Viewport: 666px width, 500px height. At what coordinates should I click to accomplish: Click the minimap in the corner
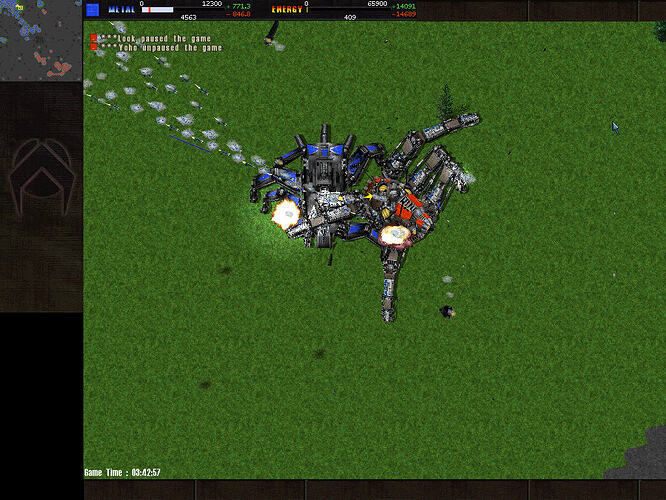[x=40, y=40]
